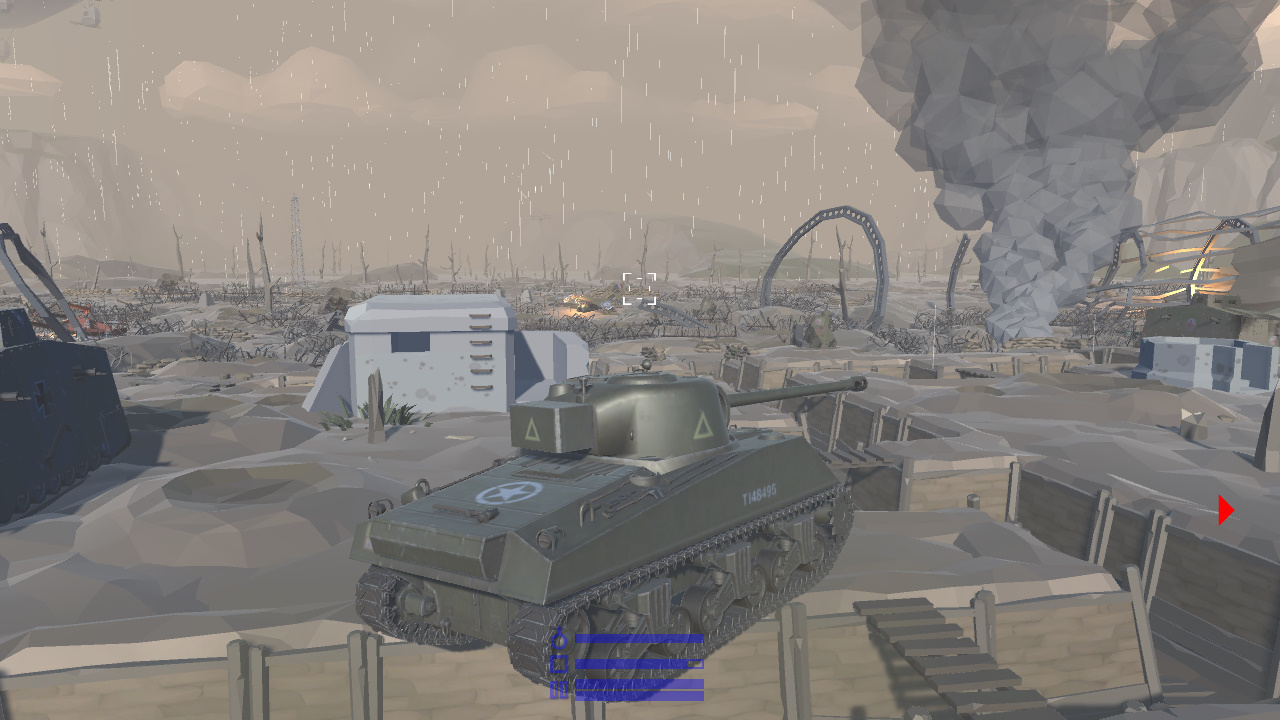Click the square ammo icon beside the middle bar
Screen dimensions: 1280x720
558,663
